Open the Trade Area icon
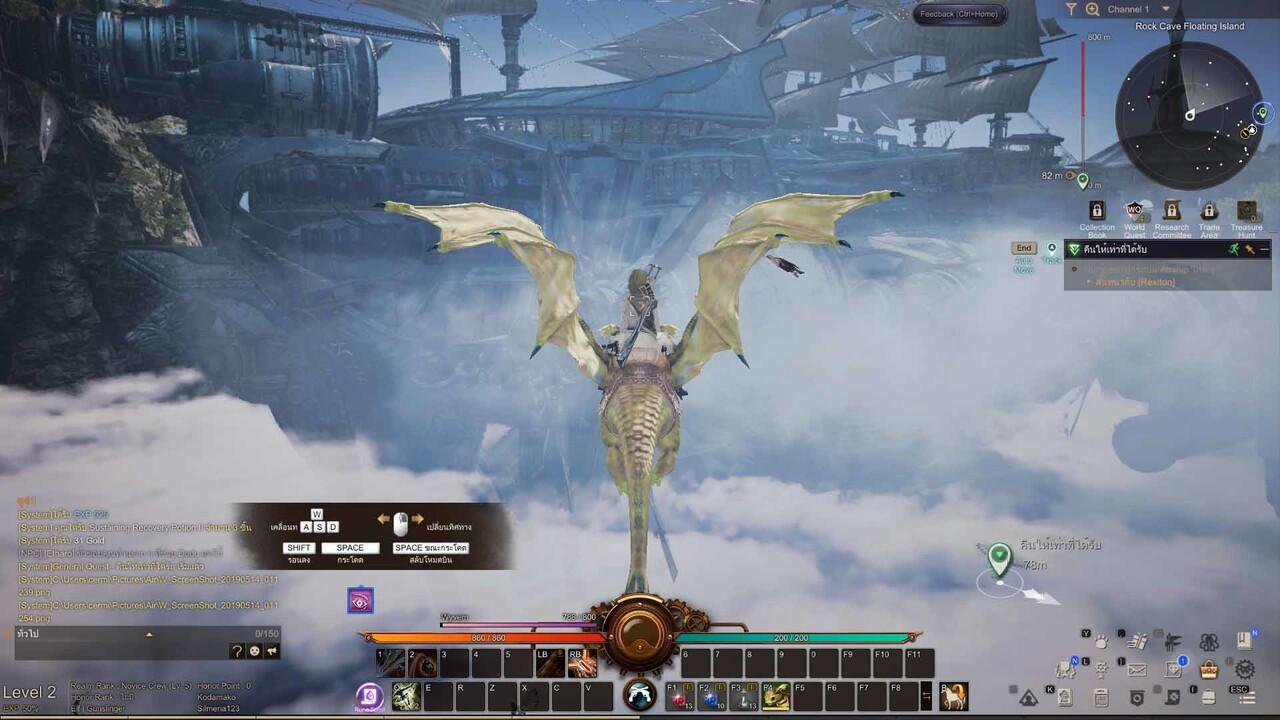Screen dimensions: 1280x720 pos(1209,212)
